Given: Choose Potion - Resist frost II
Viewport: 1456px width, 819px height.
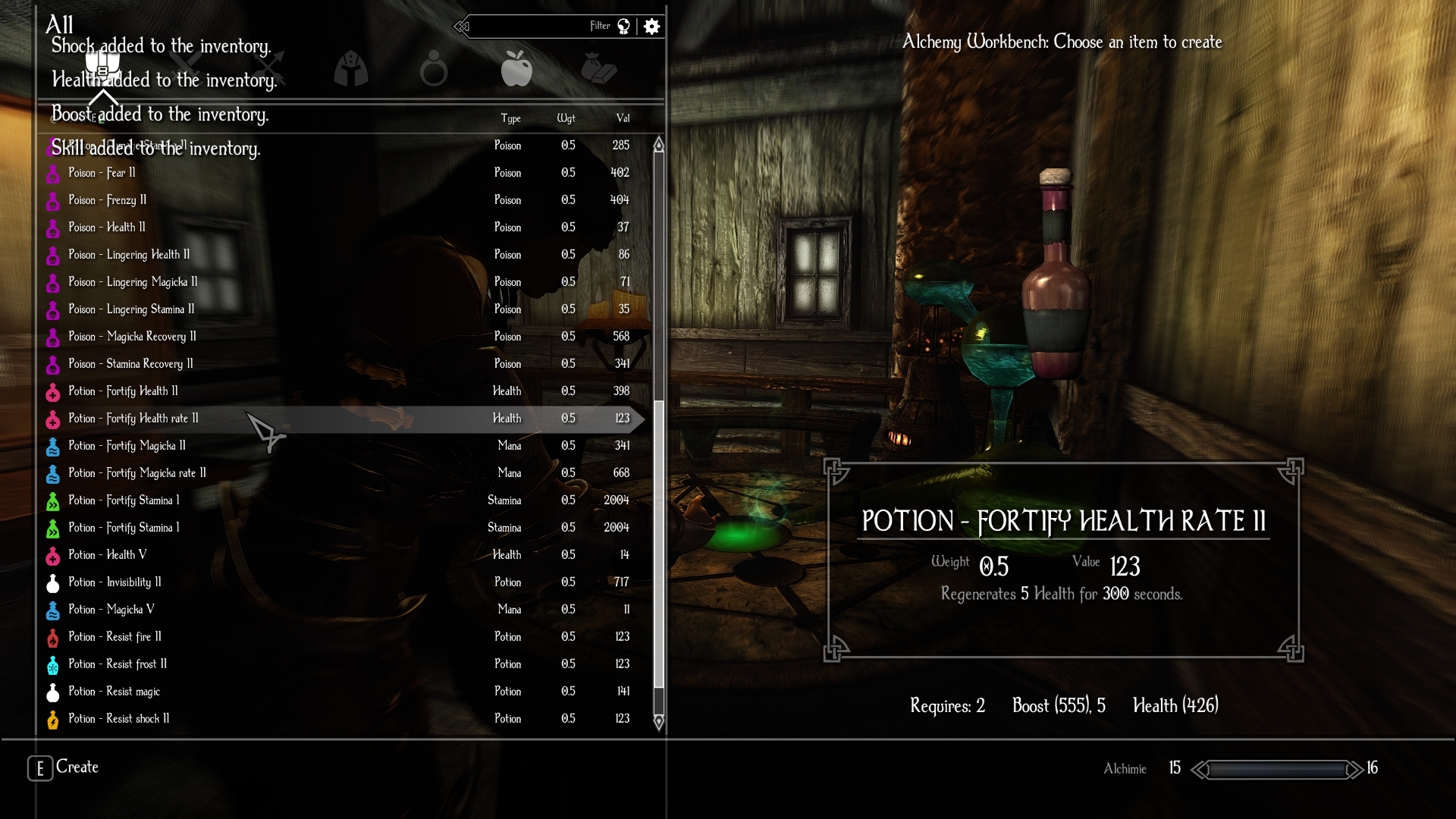Looking at the screenshot, I should tap(118, 664).
